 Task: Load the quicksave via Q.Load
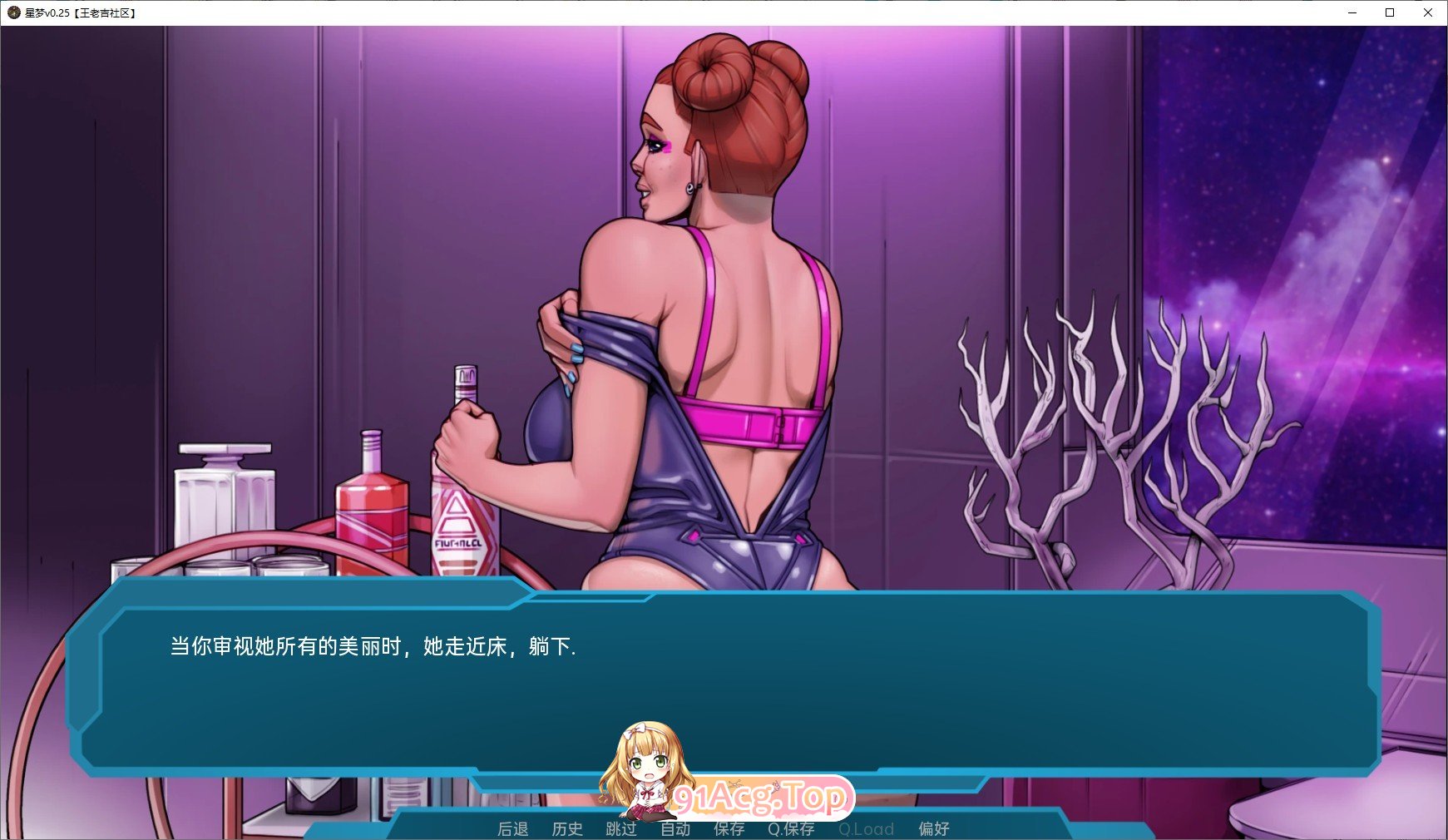pos(867,828)
